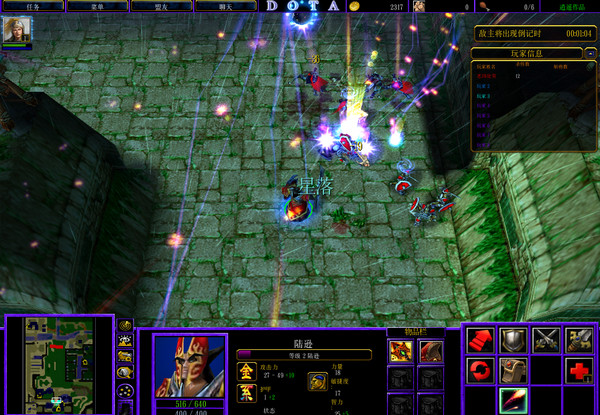Open the formation toggle button by the minimap
Viewport: 600px width, 415px height.
pyautogui.click(x=126, y=393)
